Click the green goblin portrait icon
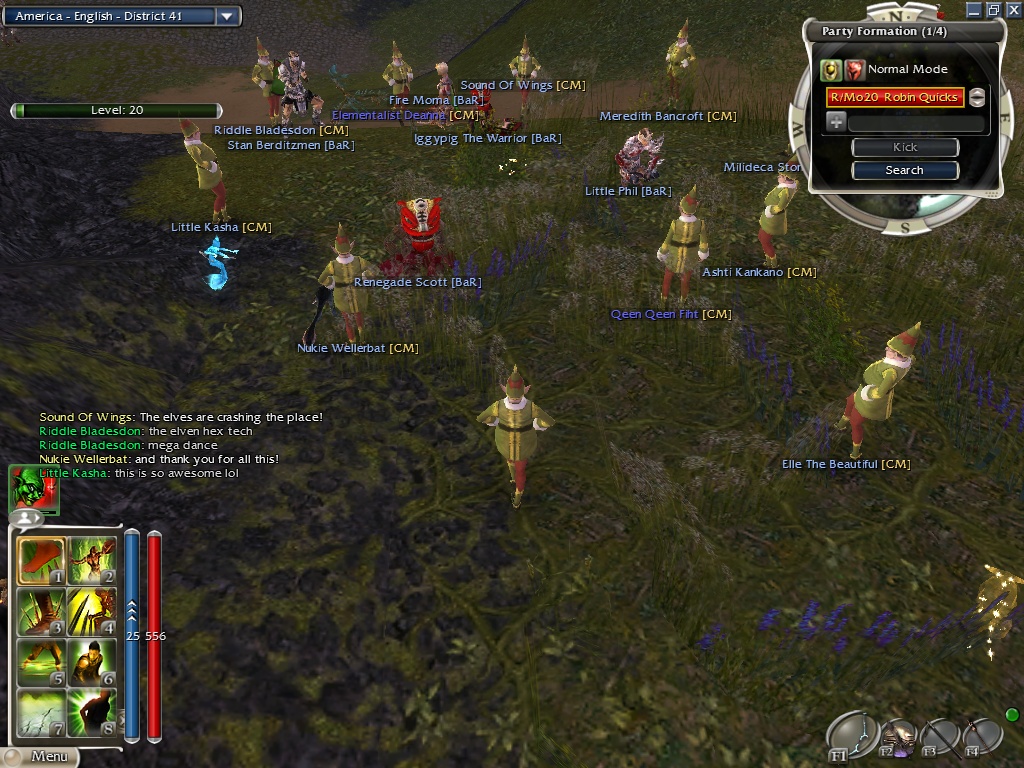The width and height of the screenshot is (1024, 768). (33, 488)
